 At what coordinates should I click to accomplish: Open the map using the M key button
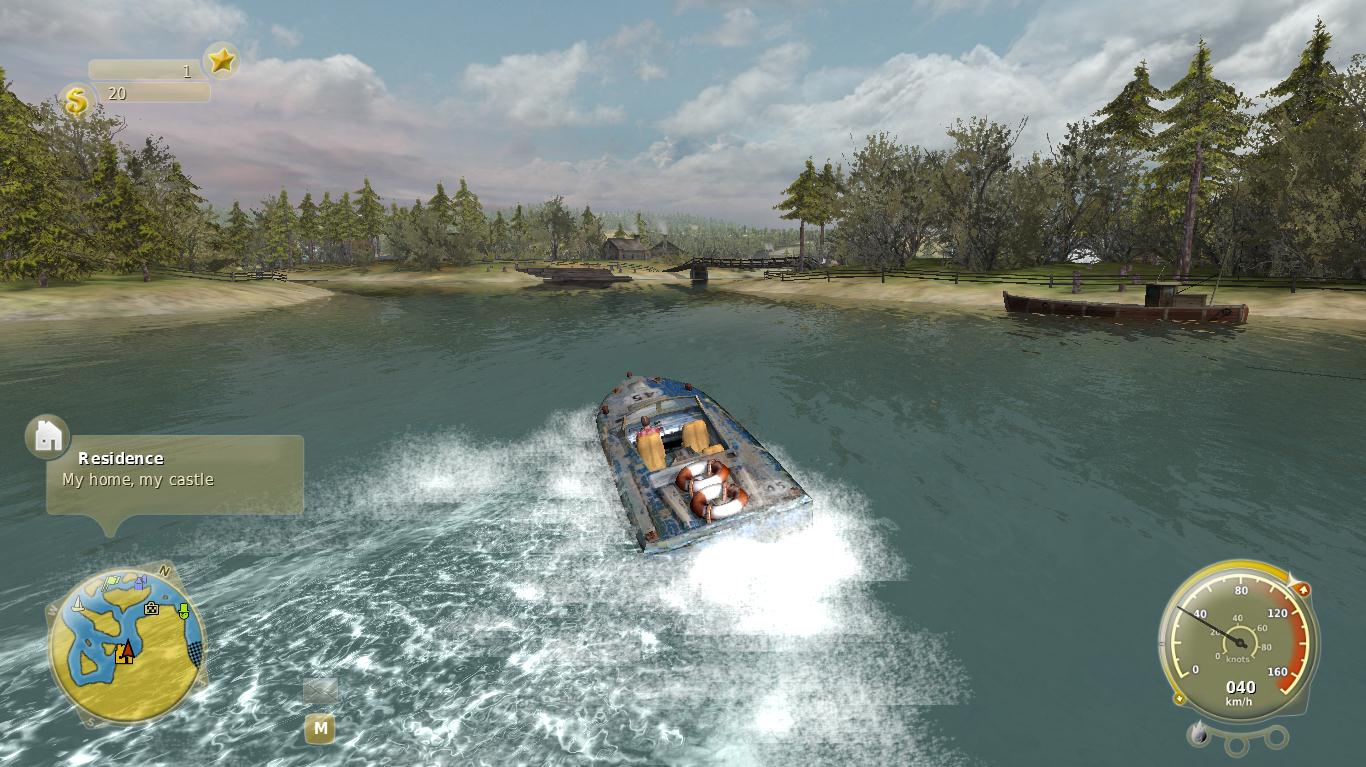[x=320, y=729]
